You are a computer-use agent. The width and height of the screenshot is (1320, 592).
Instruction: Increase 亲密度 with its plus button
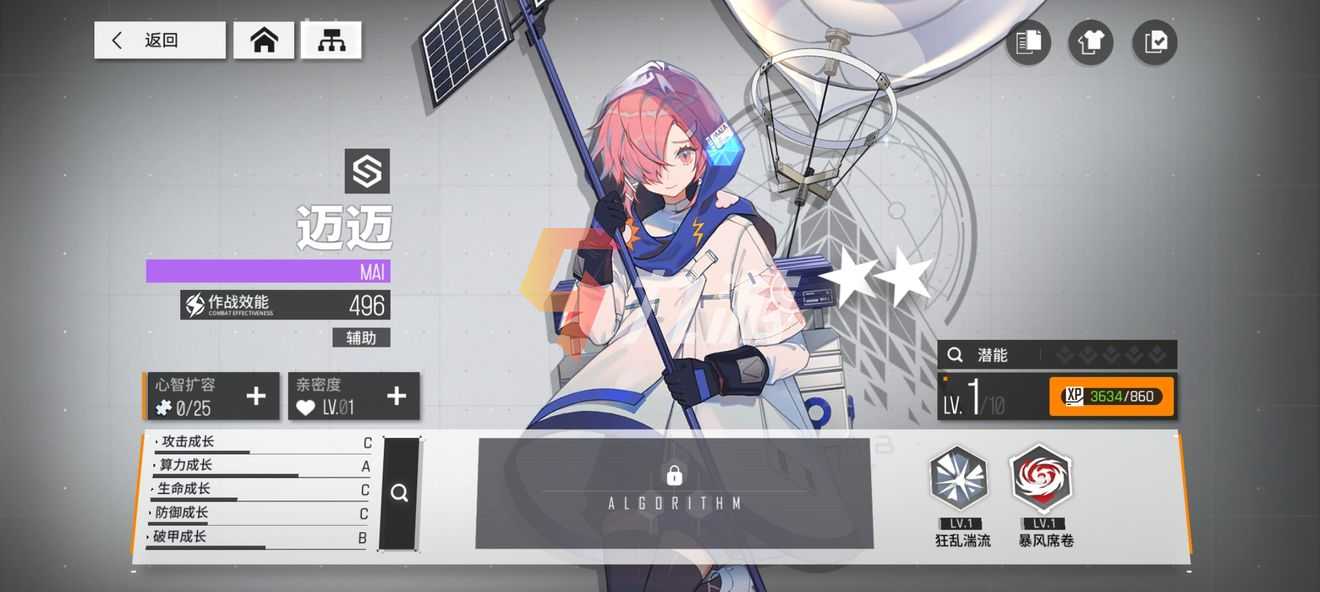click(397, 396)
